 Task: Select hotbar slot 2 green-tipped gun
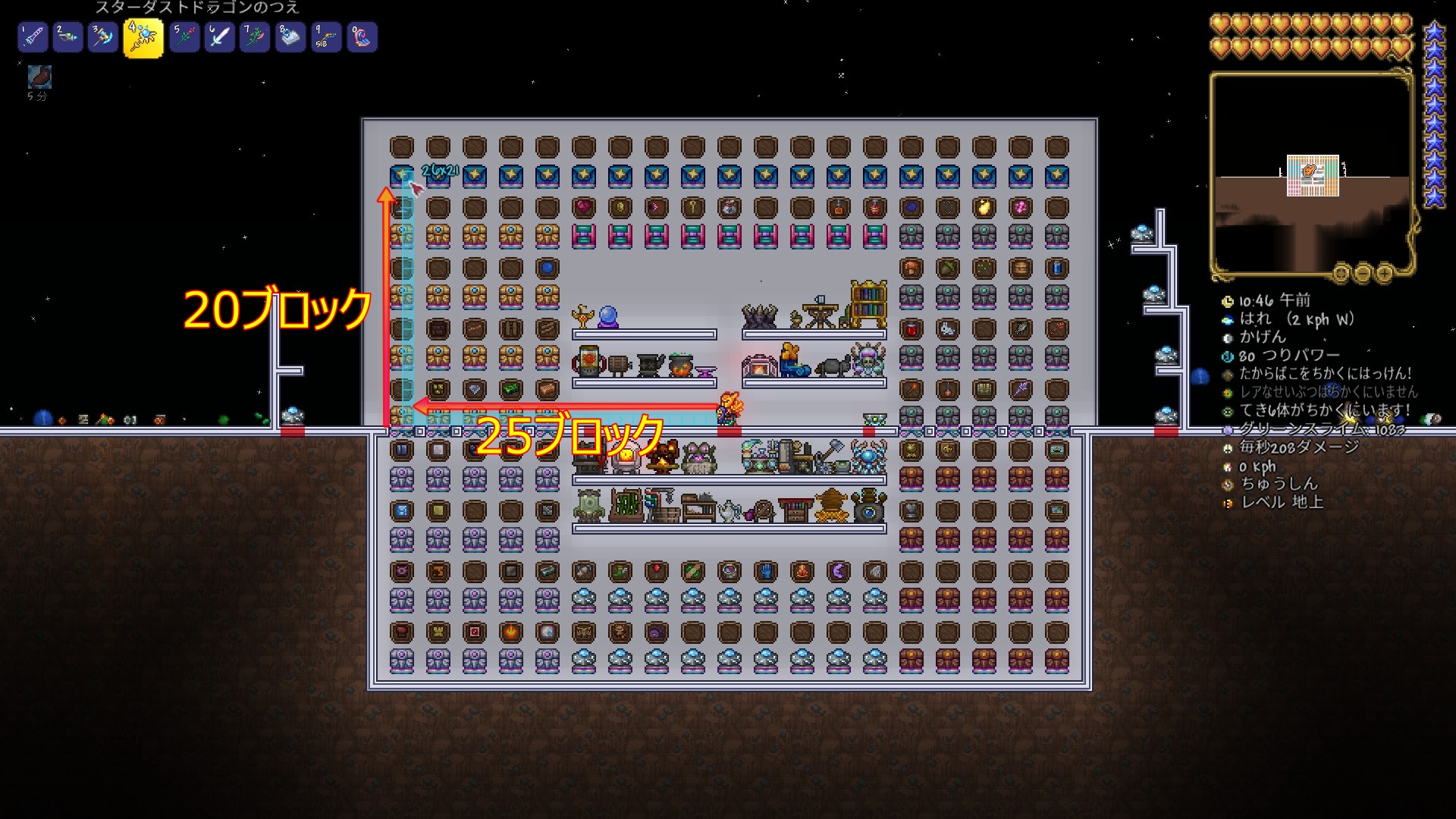point(68,37)
